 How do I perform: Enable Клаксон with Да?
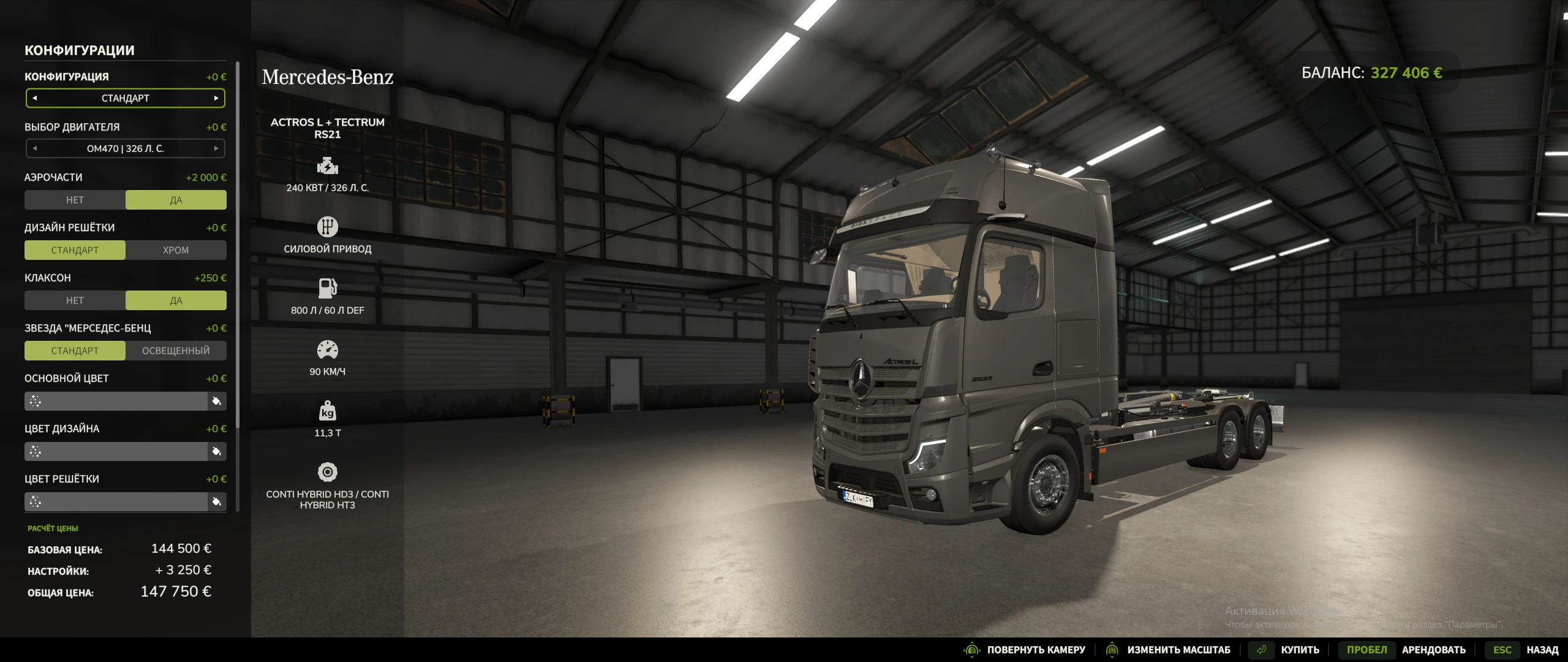[x=176, y=300]
